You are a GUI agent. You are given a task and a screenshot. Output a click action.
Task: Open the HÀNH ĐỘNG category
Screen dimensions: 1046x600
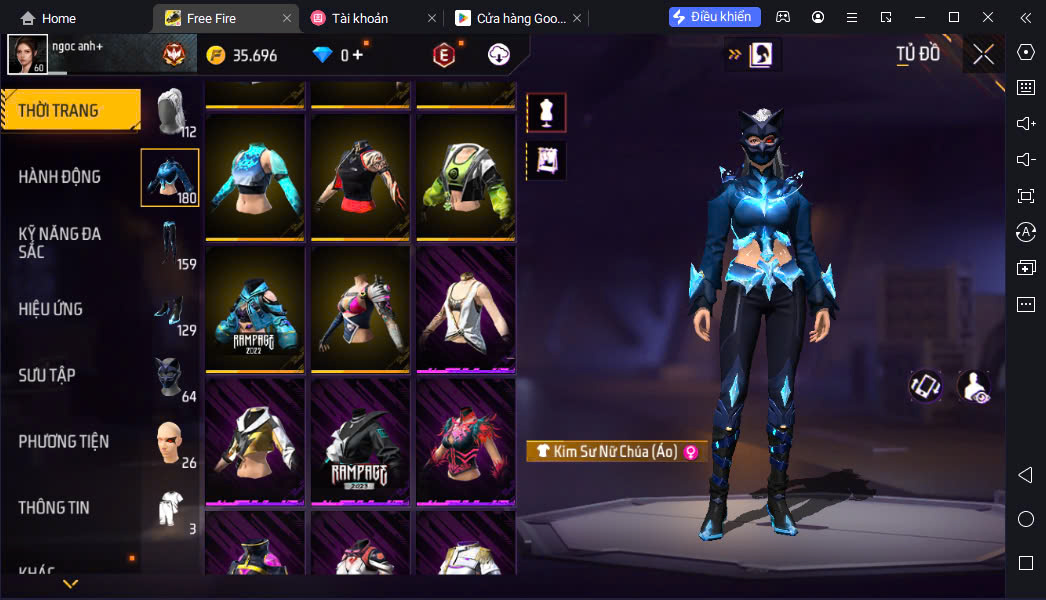[60, 177]
